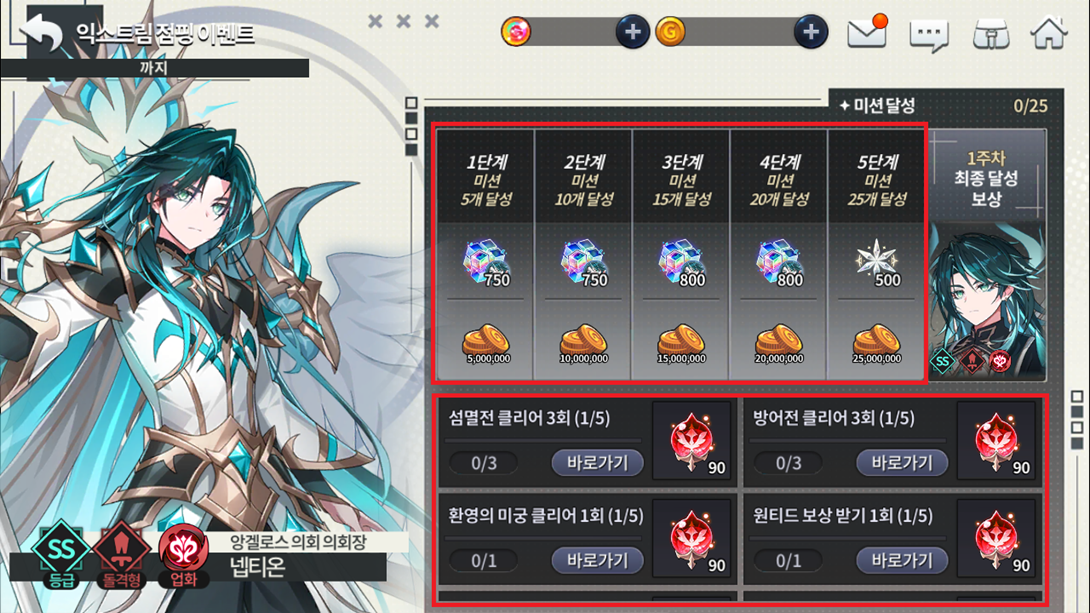Screen dimensions: 1090x613
Task: Select the 3단계 mission reward tile
Action: click(x=681, y=254)
